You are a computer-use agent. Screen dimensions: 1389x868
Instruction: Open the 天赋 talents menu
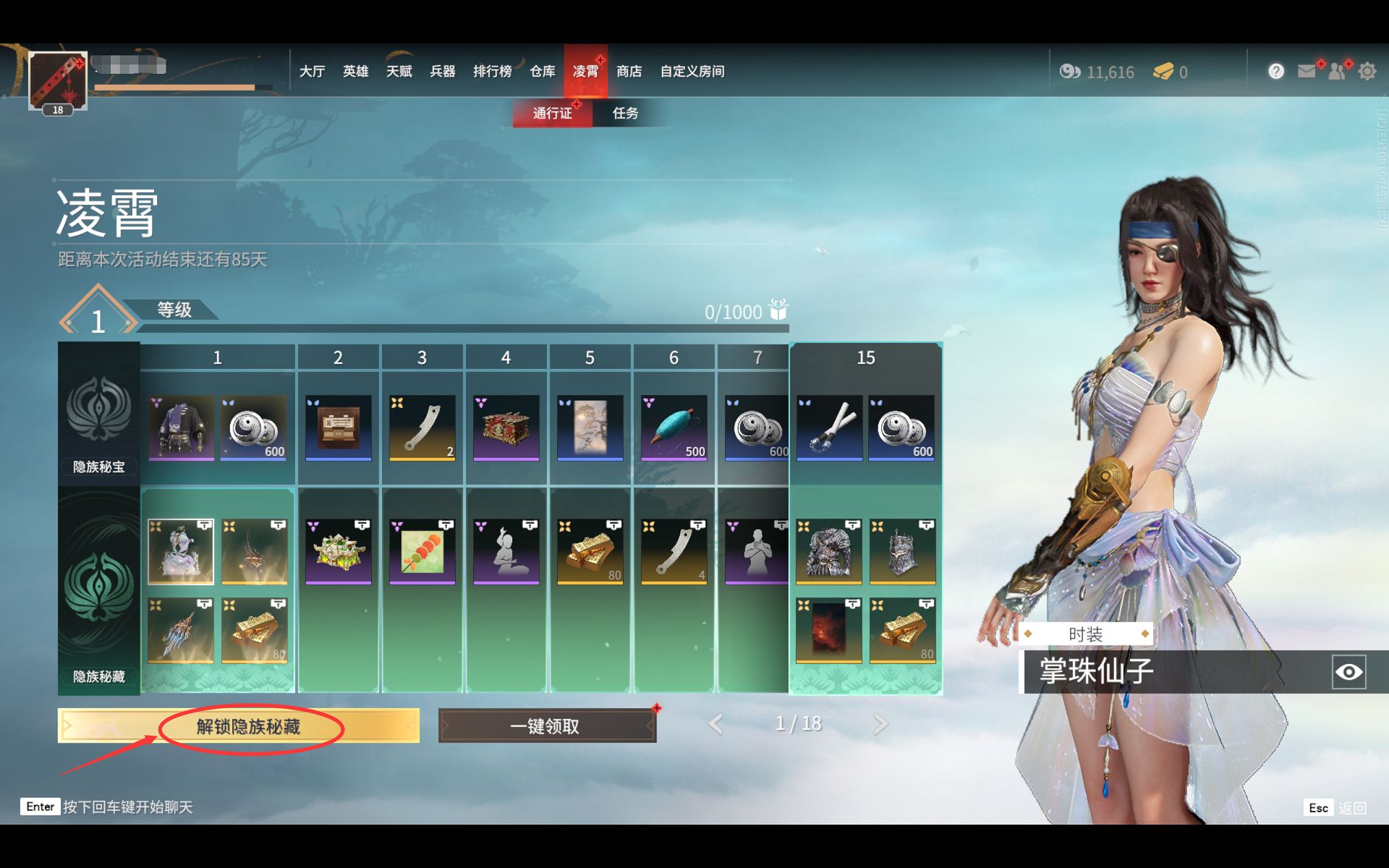coord(399,71)
